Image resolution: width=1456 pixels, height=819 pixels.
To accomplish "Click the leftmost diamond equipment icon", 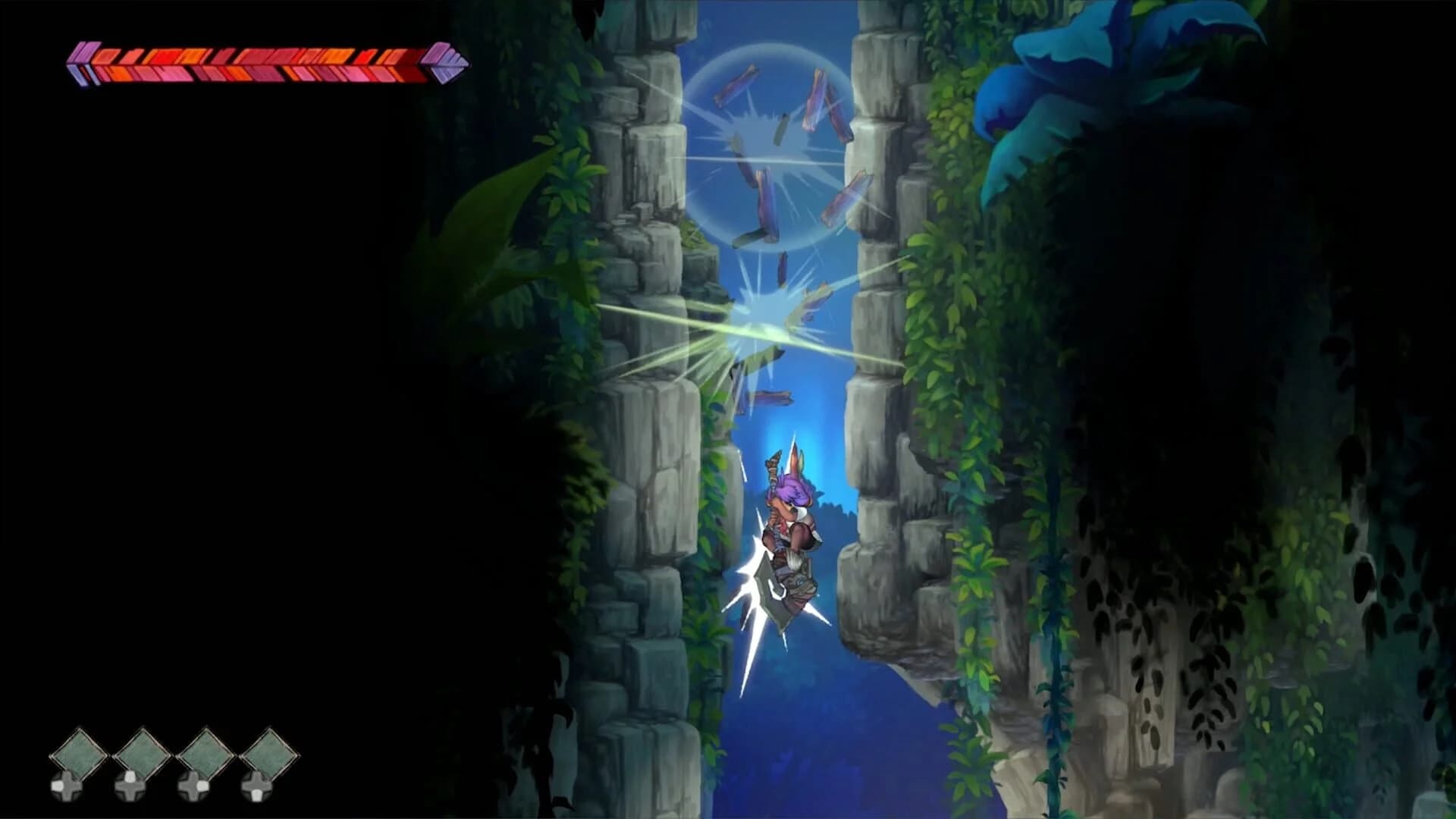I will [78, 755].
